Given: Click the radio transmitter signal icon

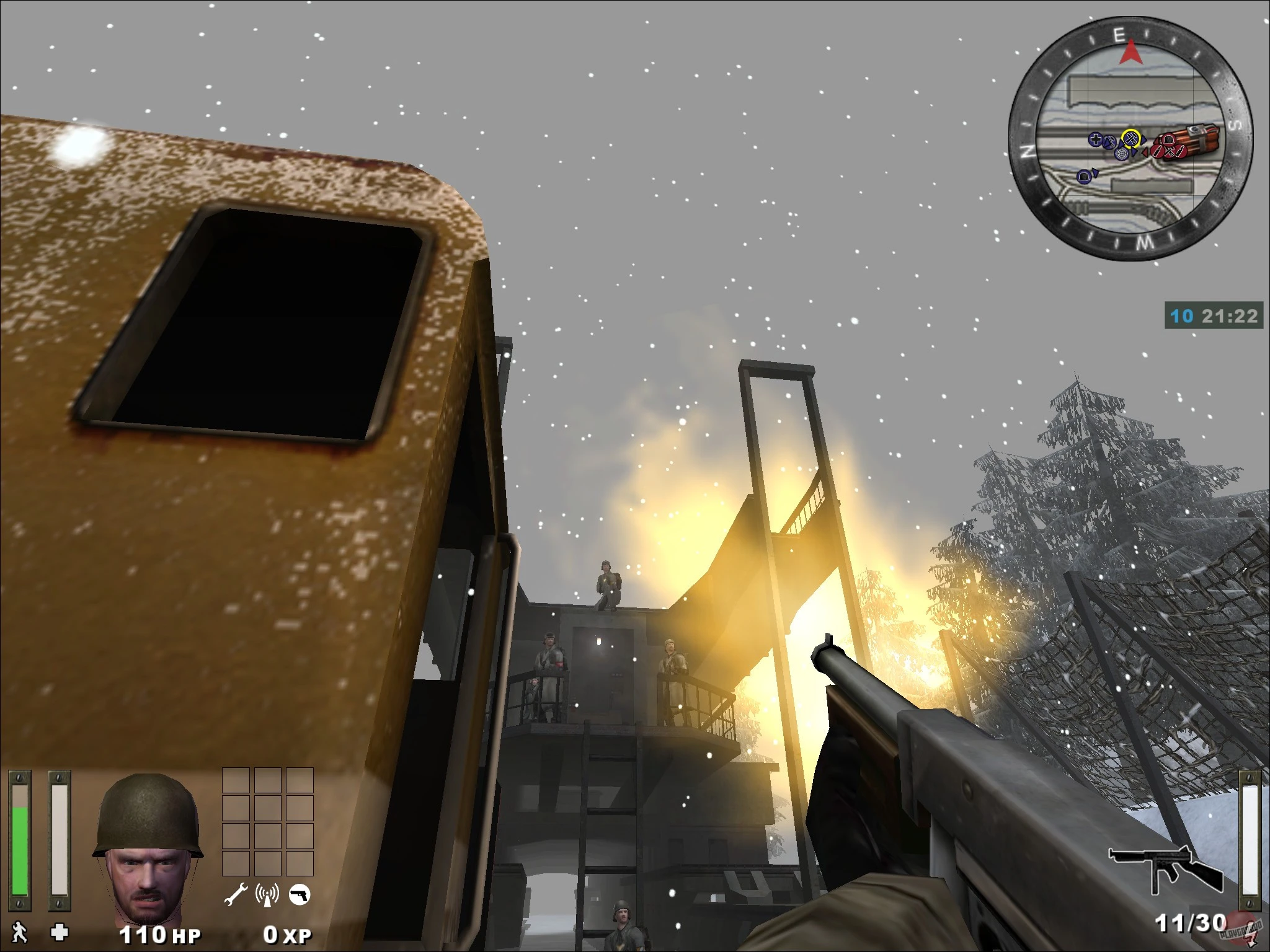Looking at the screenshot, I should tap(267, 894).
